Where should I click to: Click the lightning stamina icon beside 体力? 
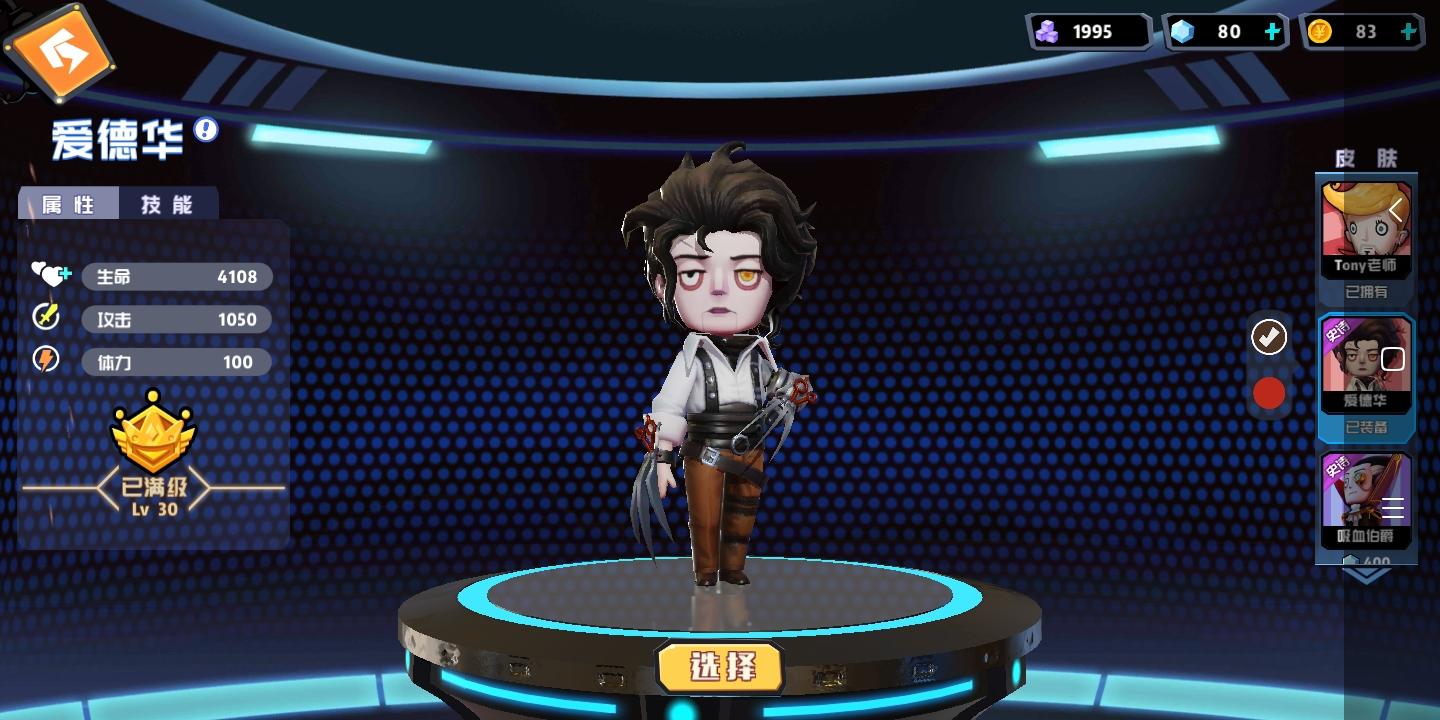[46, 360]
